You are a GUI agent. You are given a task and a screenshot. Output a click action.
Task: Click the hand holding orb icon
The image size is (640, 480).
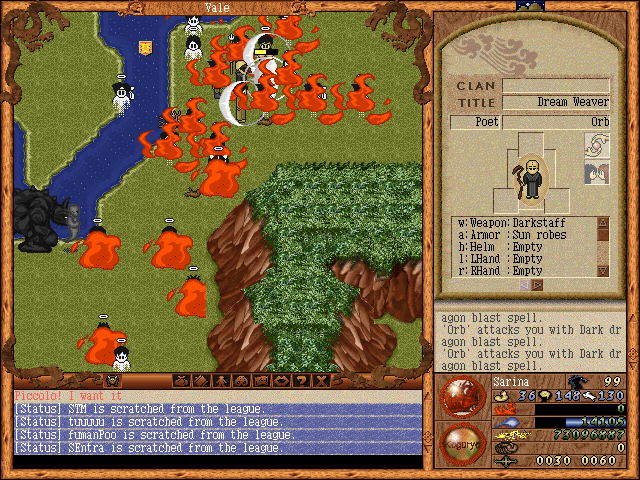click(x=596, y=147)
